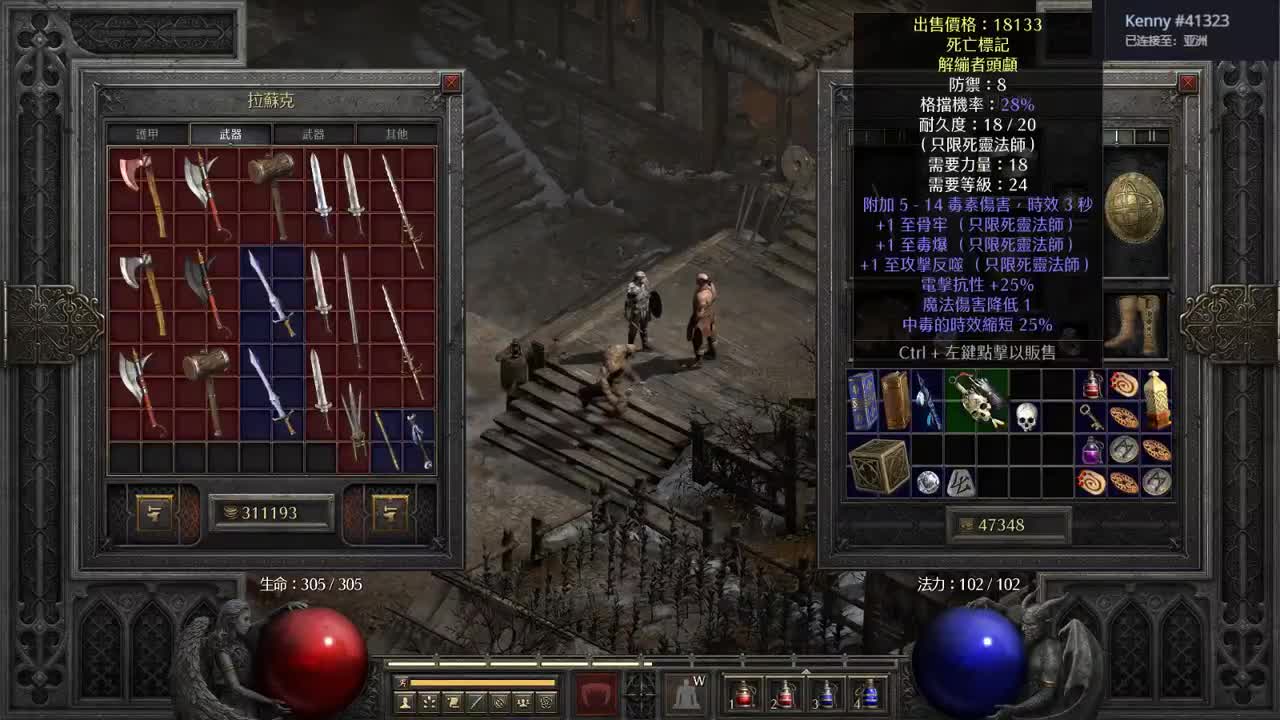Select the rune in the inventory grid
1280x720 pixels.
click(x=961, y=482)
